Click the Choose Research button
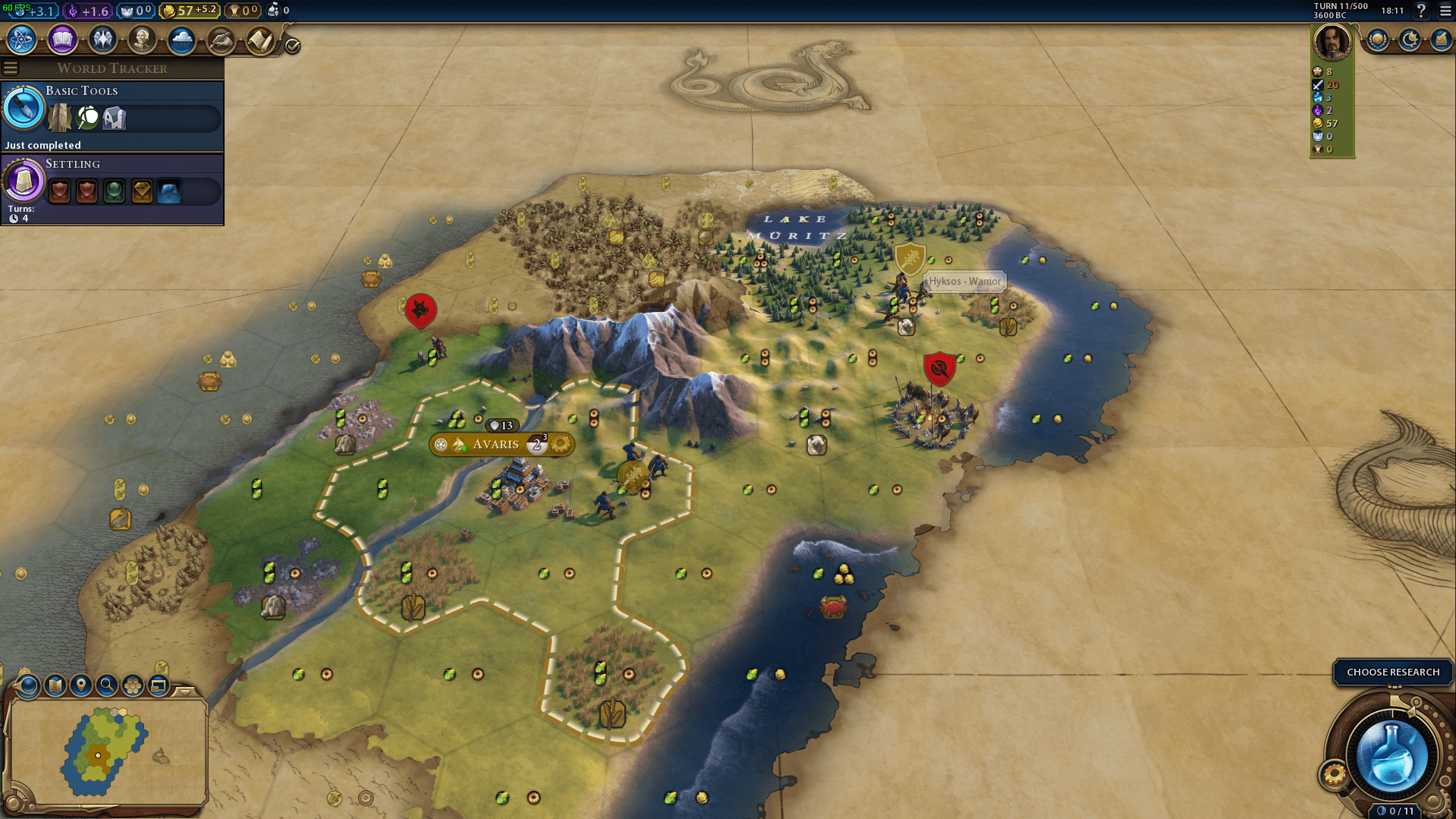This screenshot has width=1456, height=819. (1392, 673)
